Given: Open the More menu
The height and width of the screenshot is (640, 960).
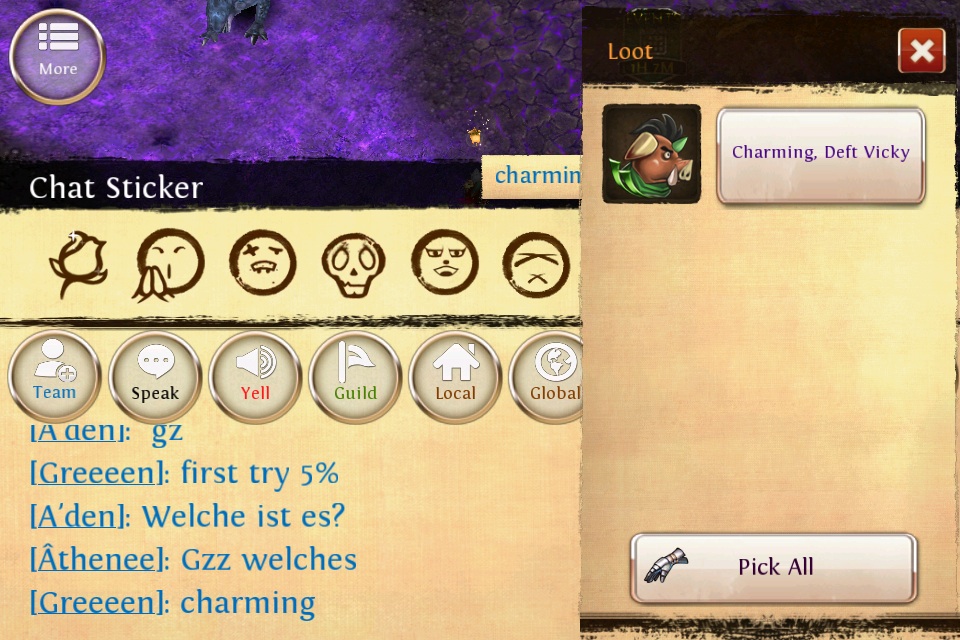Looking at the screenshot, I should [x=57, y=56].
